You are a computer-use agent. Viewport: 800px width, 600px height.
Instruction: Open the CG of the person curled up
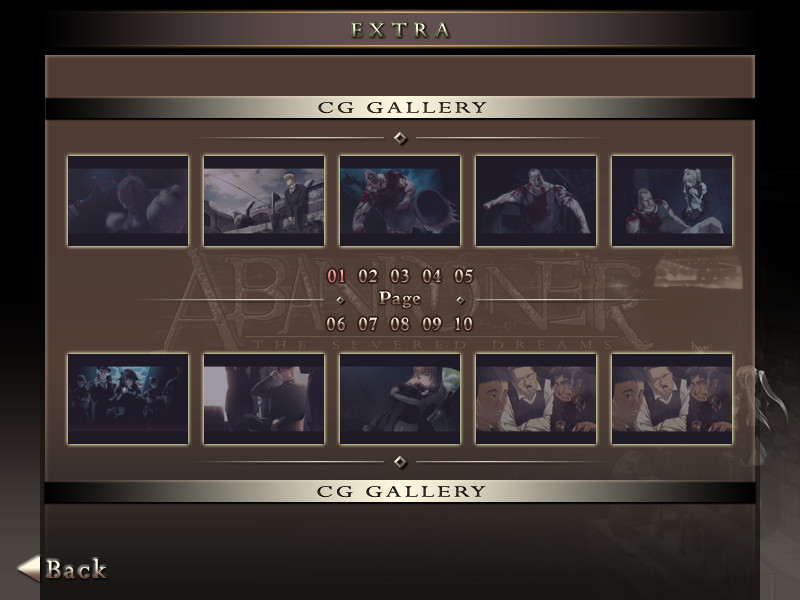pyautogui.click(x=400, y=398)
